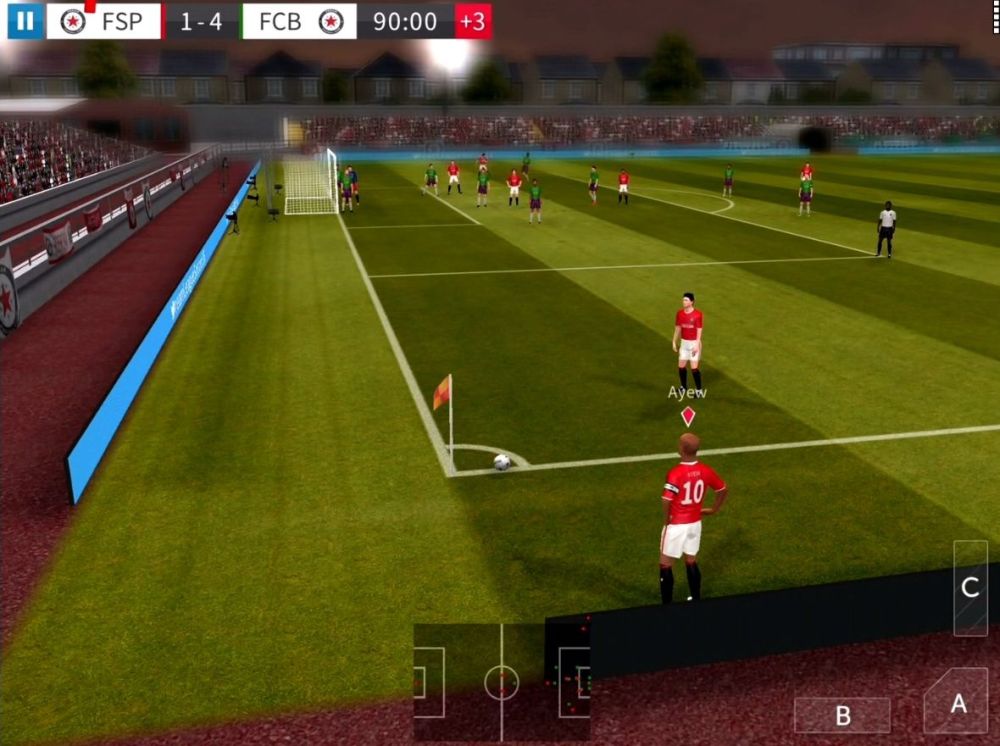Pause the match with the pause button
This screenshot has height=746, width=1000.
25,21
